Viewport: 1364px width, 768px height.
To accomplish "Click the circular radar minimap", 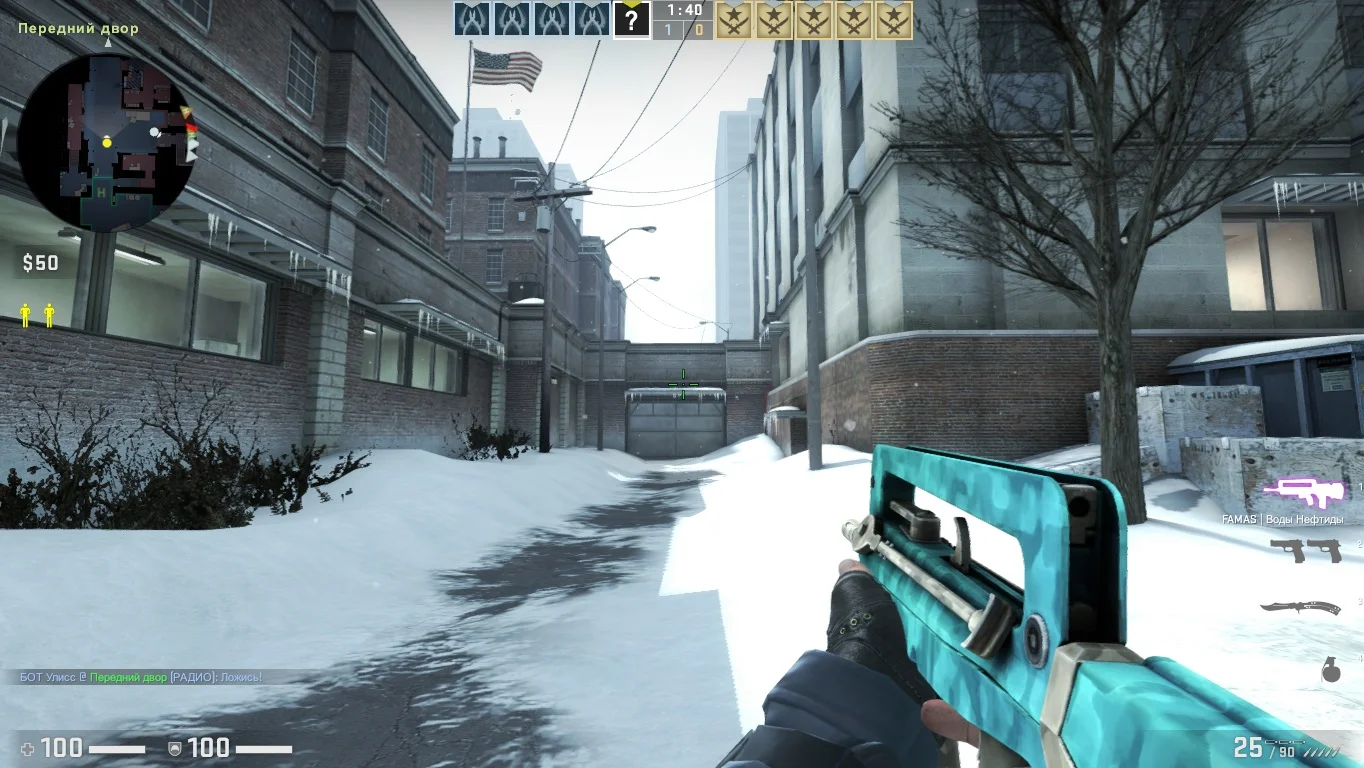I will 107,143.
